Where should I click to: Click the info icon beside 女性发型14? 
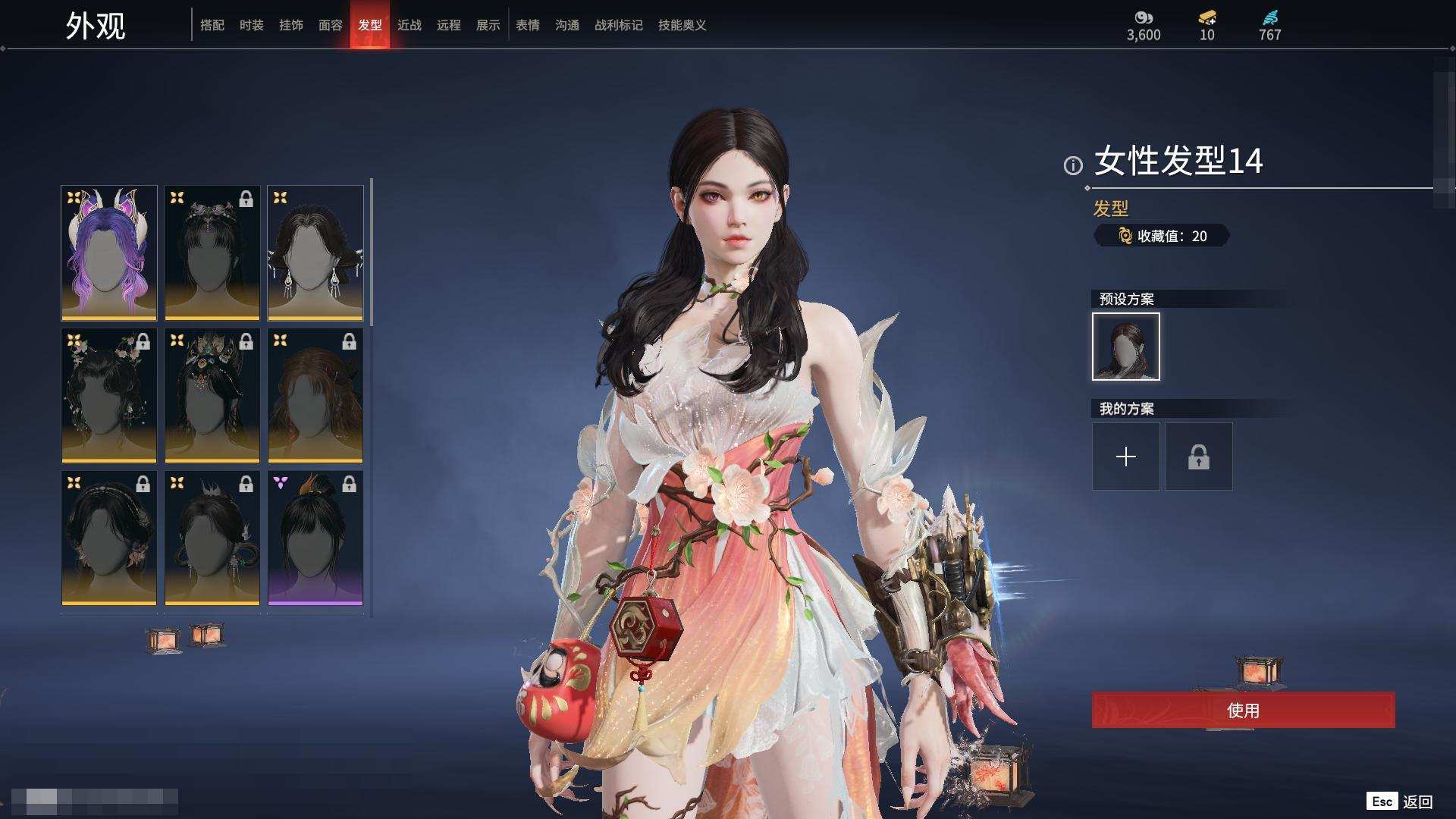point(1073,165)
